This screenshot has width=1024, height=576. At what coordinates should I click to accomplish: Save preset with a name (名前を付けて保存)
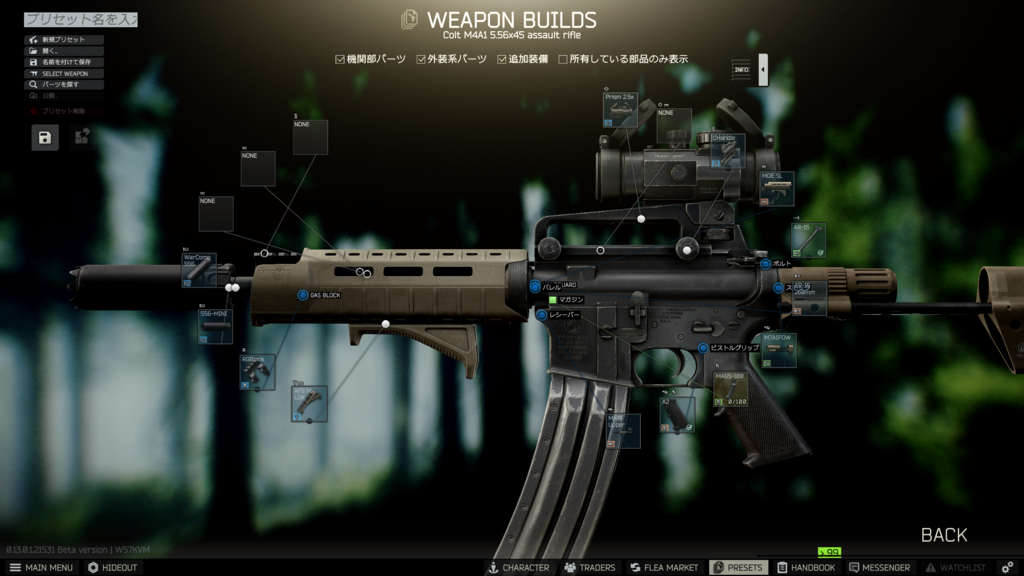pyautogui.click(x=64, y=62)
